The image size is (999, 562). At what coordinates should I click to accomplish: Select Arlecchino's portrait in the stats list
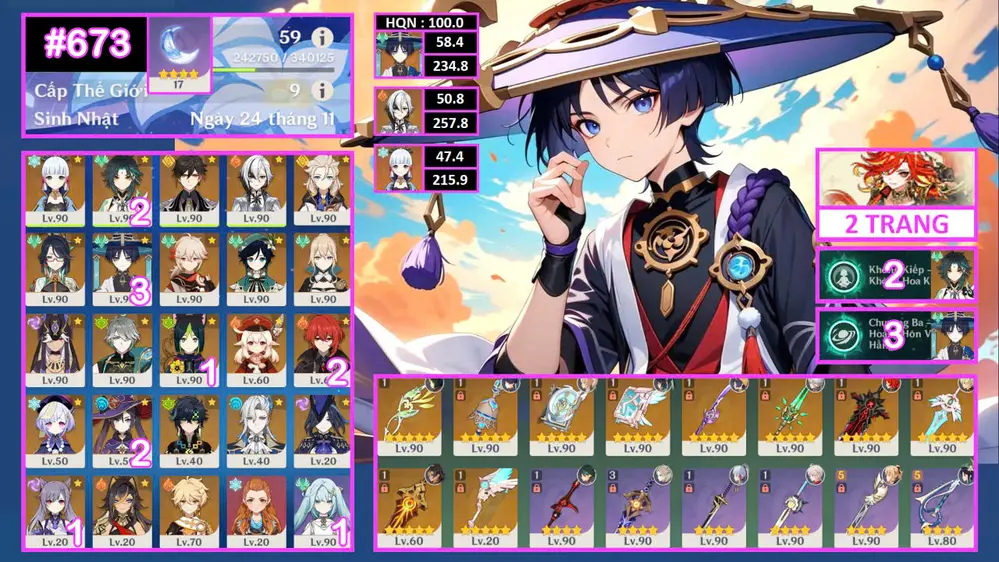399,112
